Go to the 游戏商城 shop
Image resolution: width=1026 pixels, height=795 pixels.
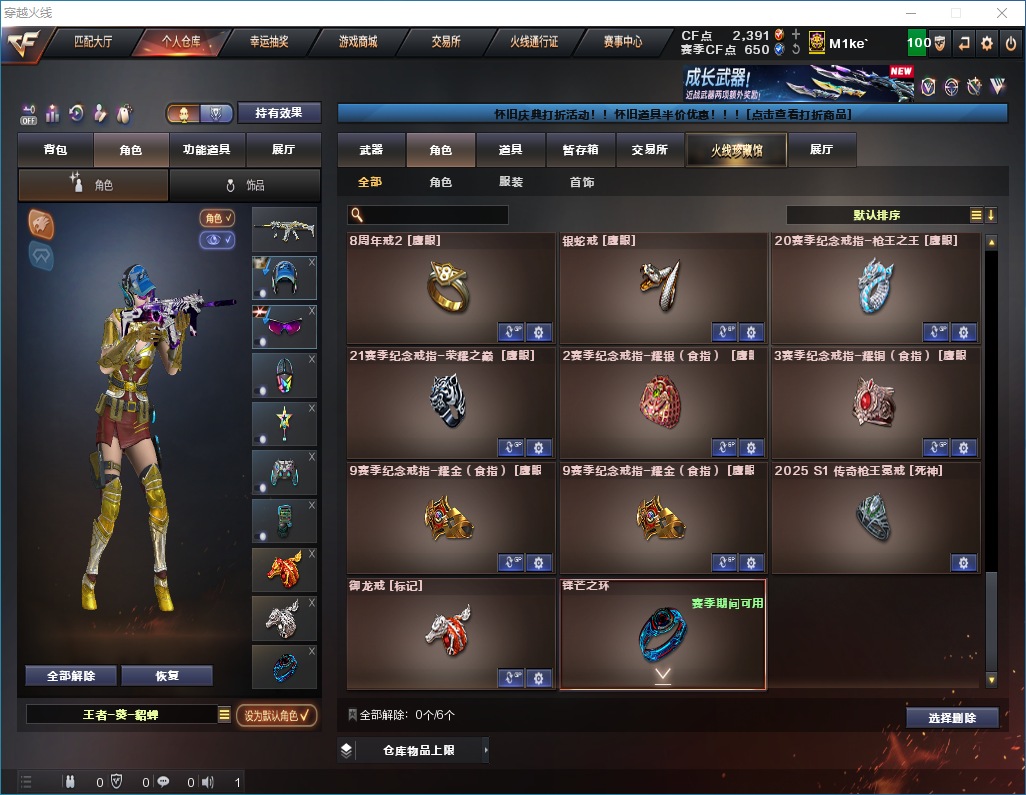coord(357,42)
